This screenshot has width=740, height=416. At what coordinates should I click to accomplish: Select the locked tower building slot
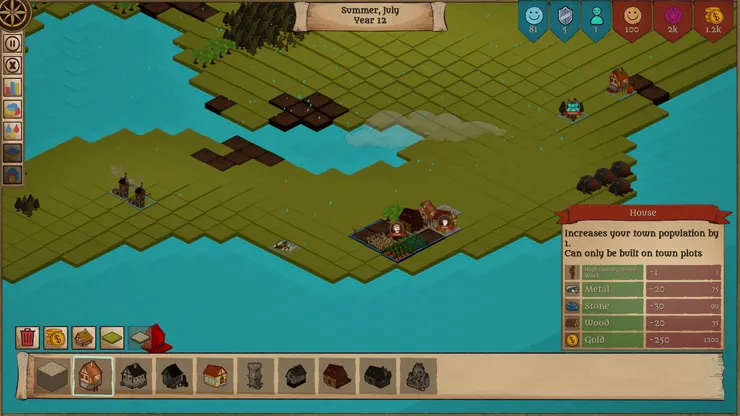point(256,376)
